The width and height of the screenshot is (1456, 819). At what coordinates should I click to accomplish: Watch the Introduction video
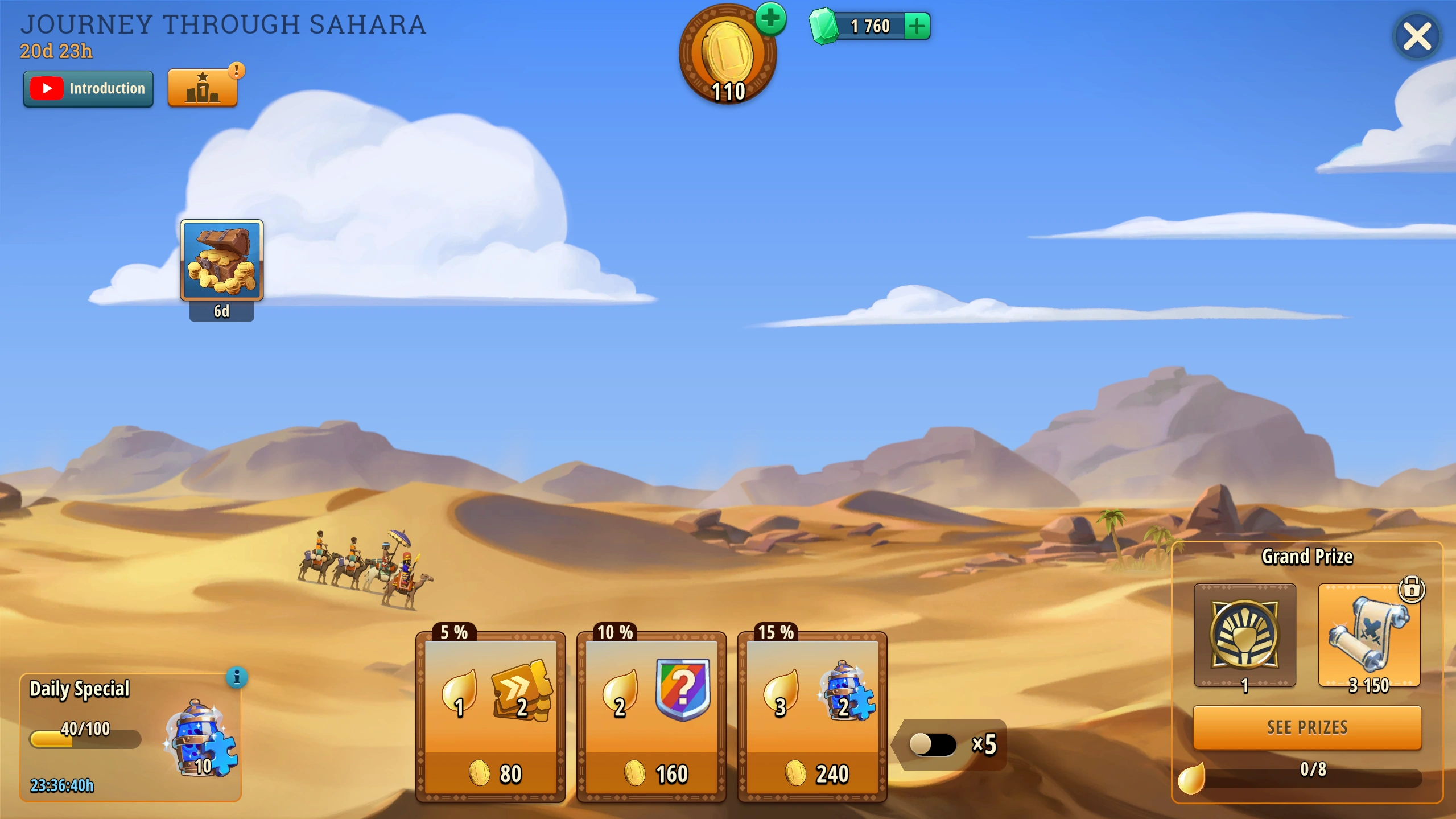click(88, 89)
